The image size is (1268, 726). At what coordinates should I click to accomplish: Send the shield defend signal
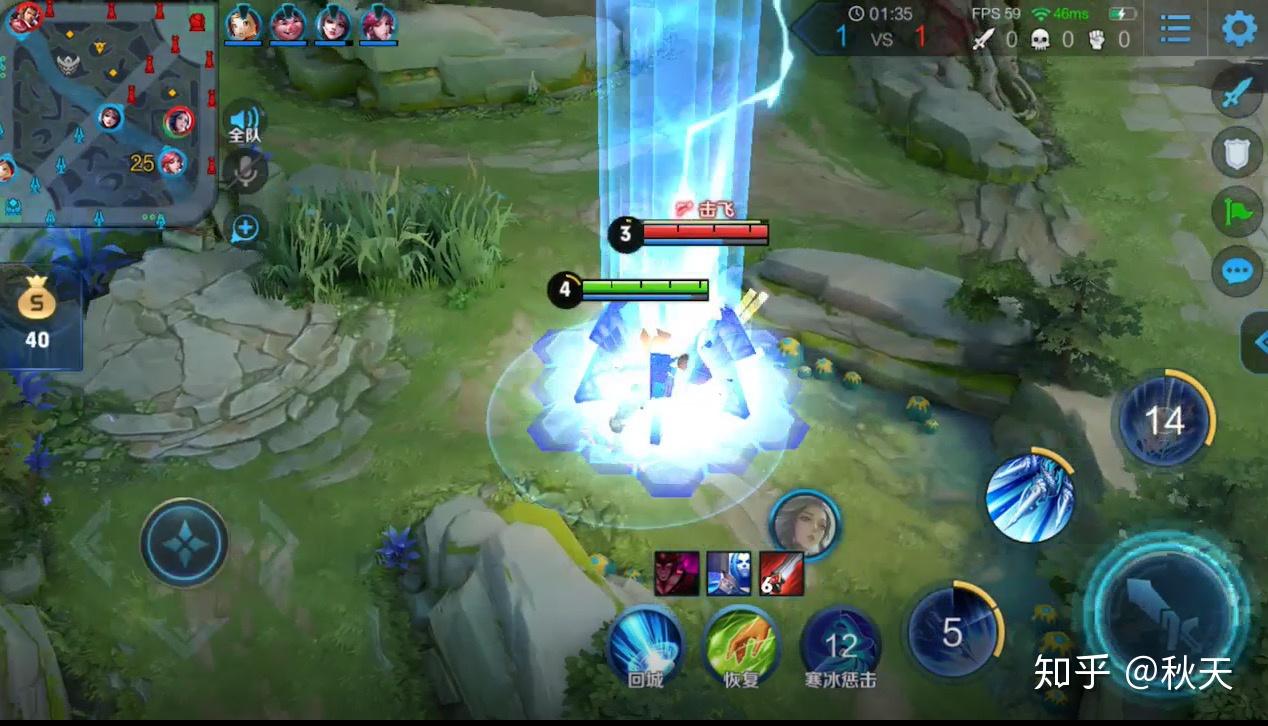click(1238, 152)
